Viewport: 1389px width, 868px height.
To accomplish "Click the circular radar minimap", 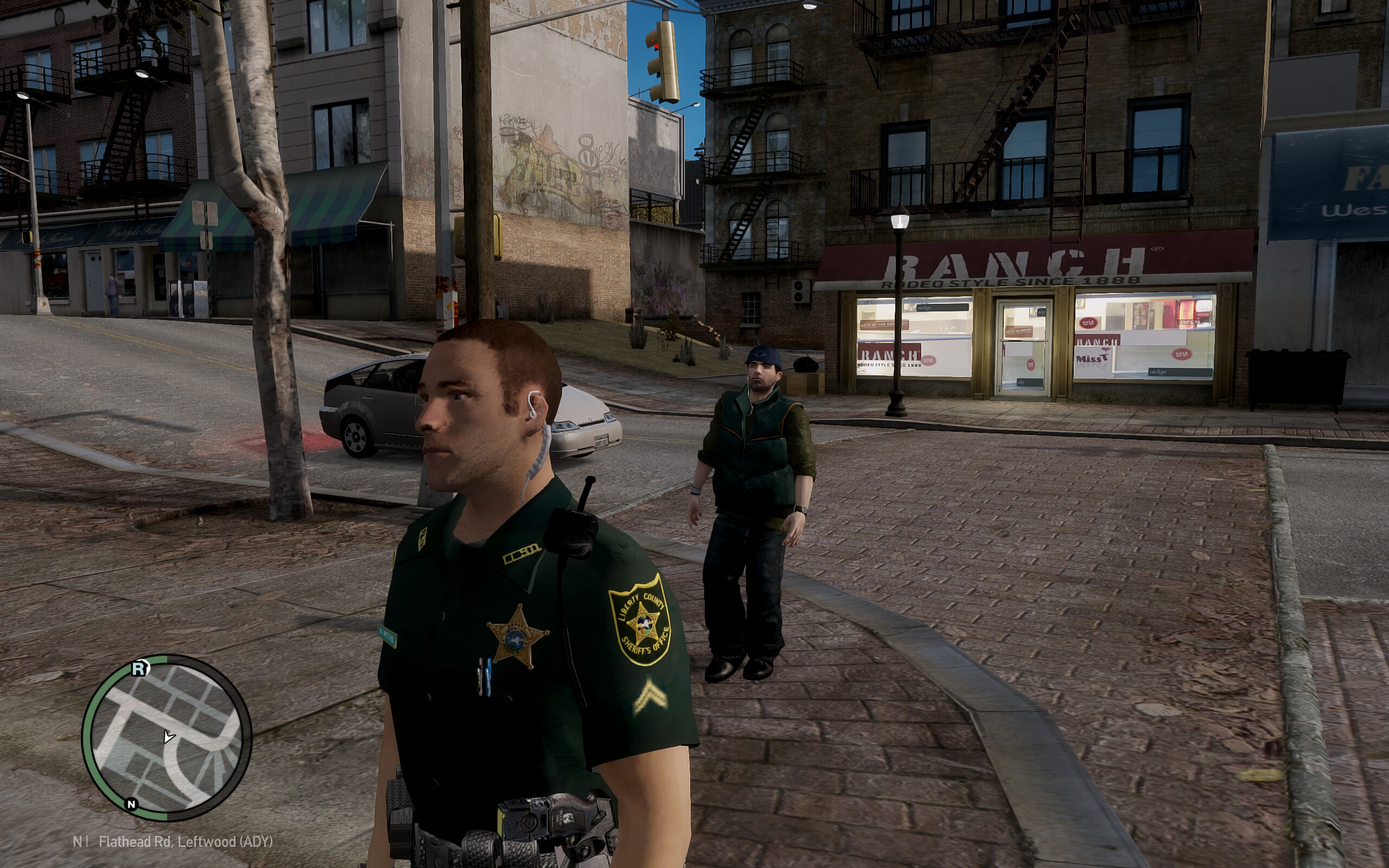I will click(x=167, y=738).
